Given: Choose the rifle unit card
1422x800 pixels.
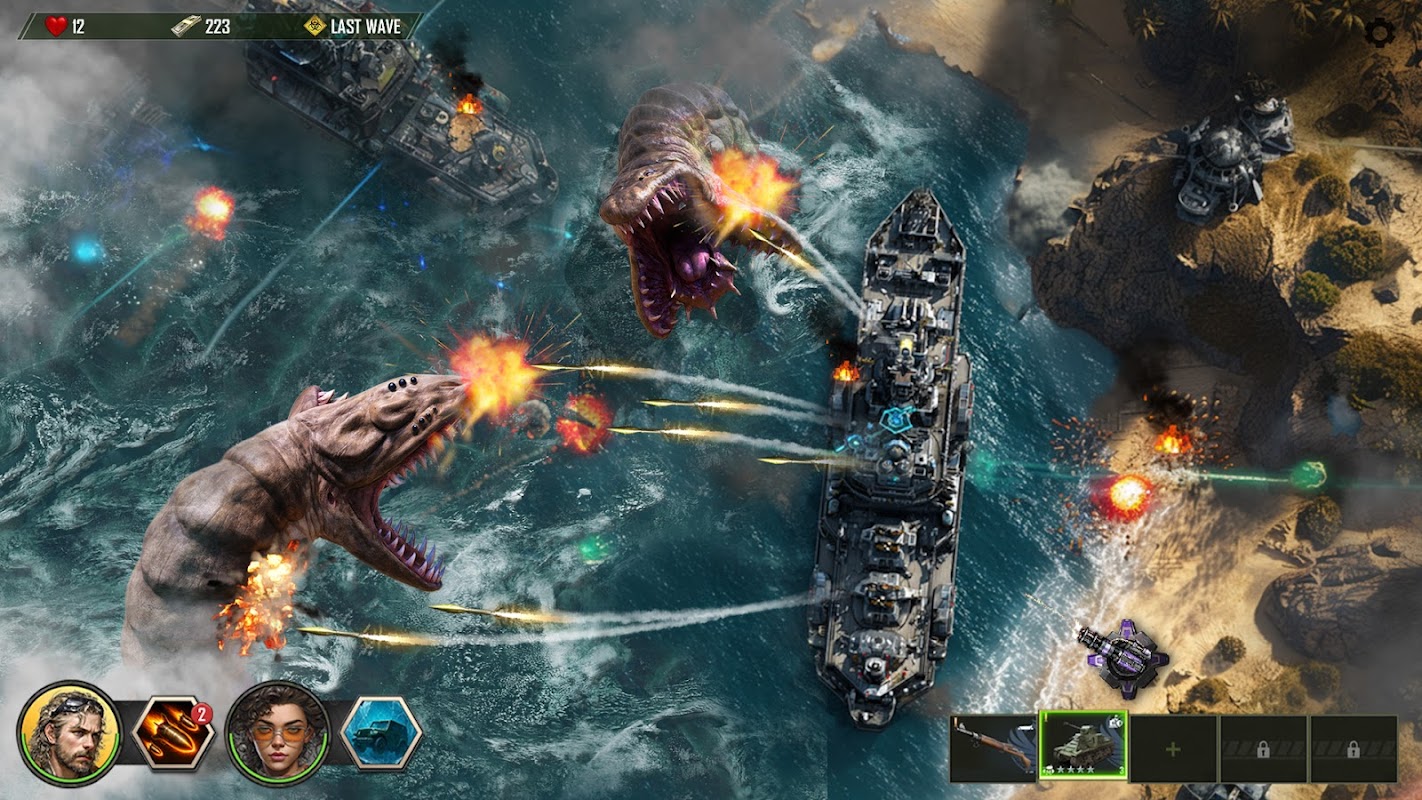Looking at the screenshot, I should pos(993,748).
